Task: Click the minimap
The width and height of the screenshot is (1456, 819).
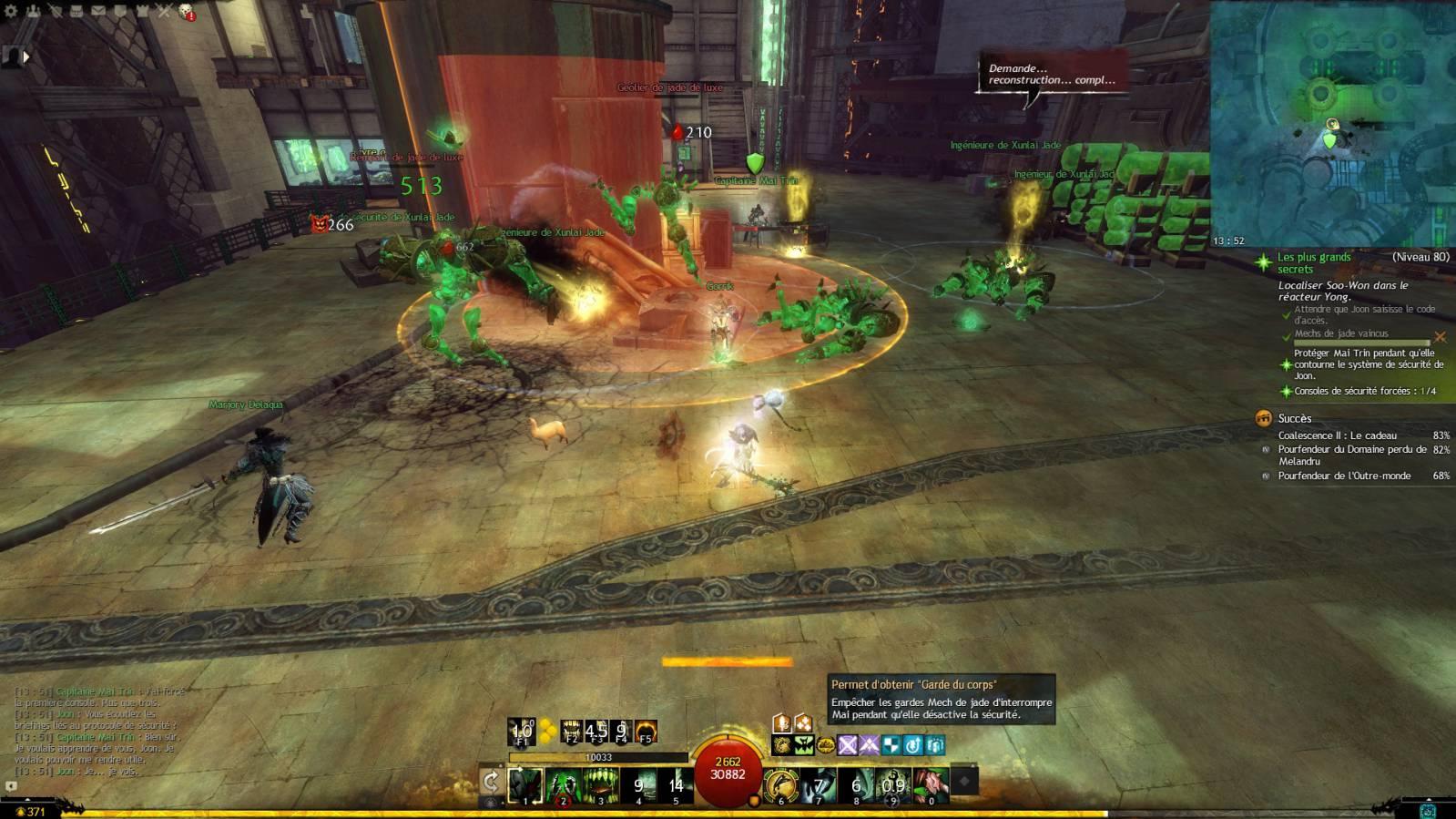Action: pos(1332,123)
